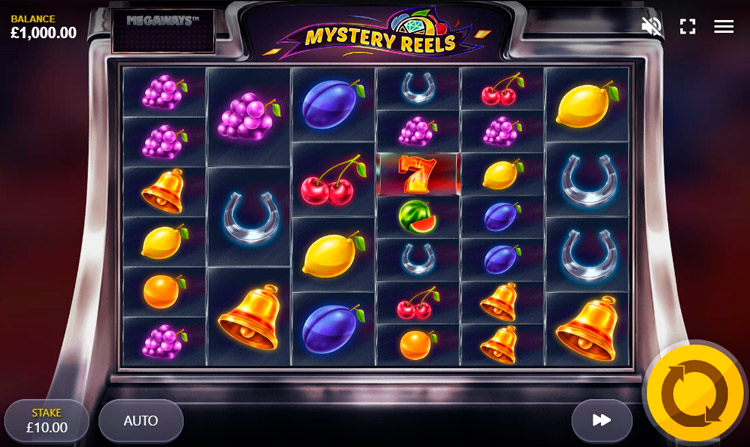Open the hamburger menu
This screenshot has width=750, height=447.
(724, 26)
